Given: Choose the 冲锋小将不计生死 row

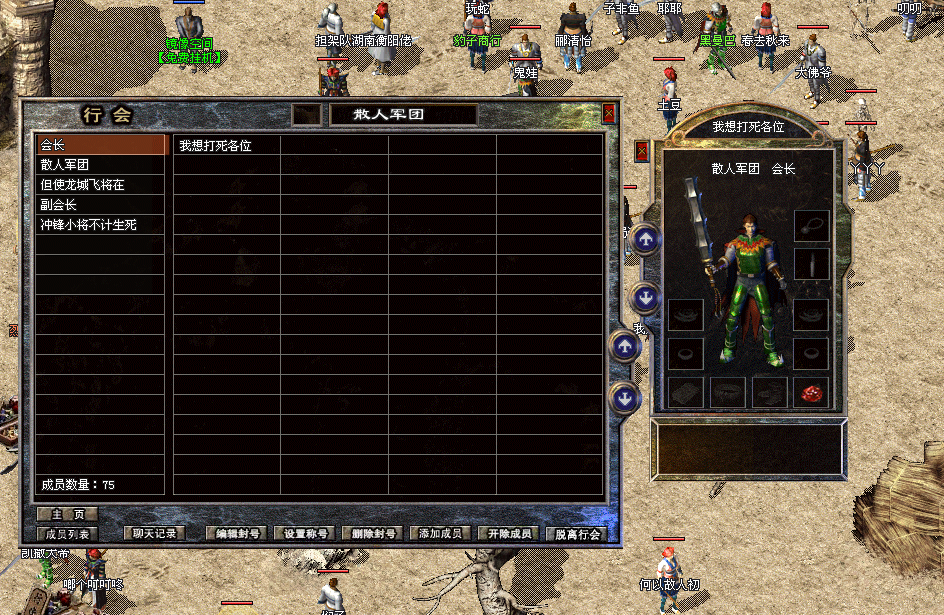Looking at the screenshot, I should pyautogui.click(x=100, y=225).
